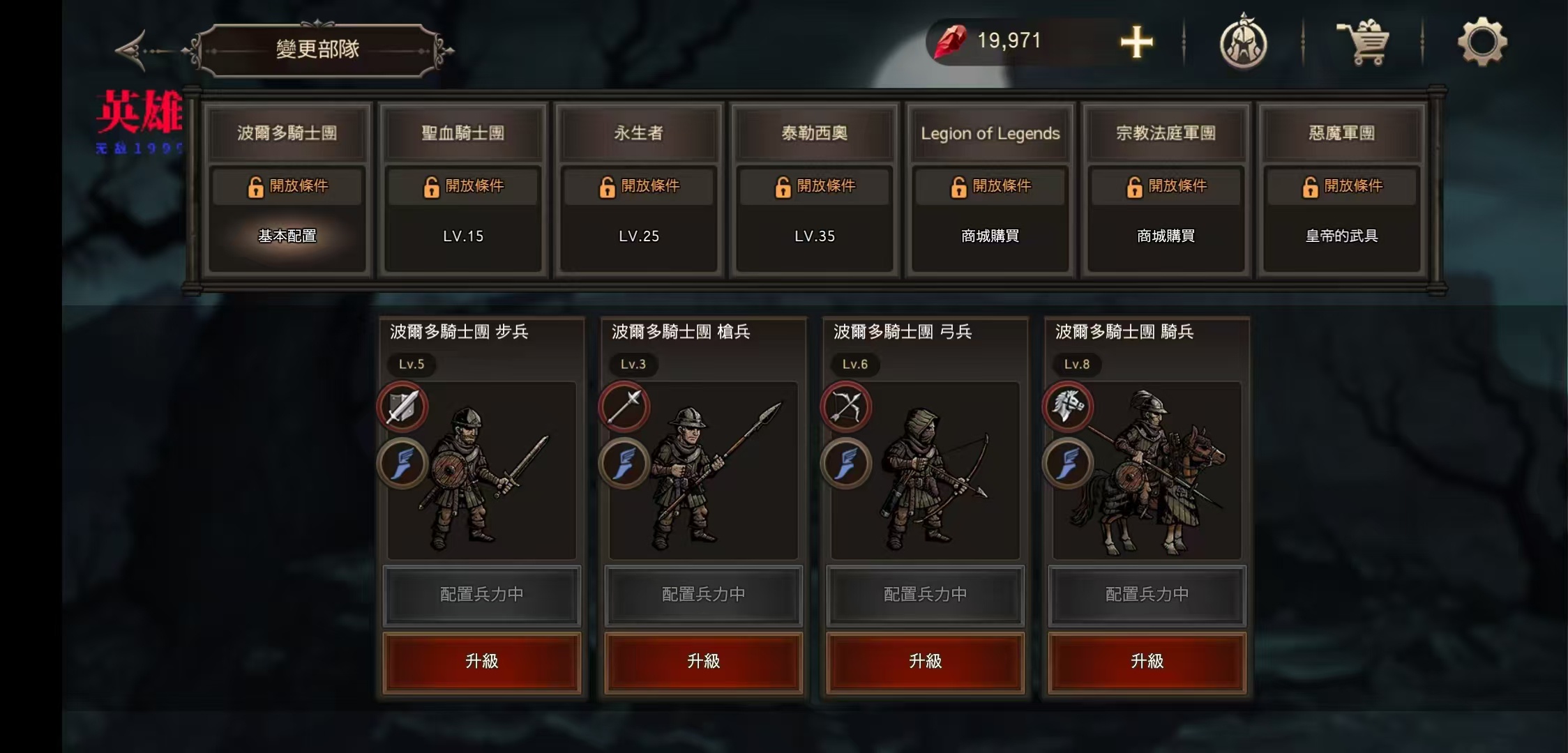Upgrade the 騎兵 cavalry unit
The image size is (1568, 753).
[1147, 662]
